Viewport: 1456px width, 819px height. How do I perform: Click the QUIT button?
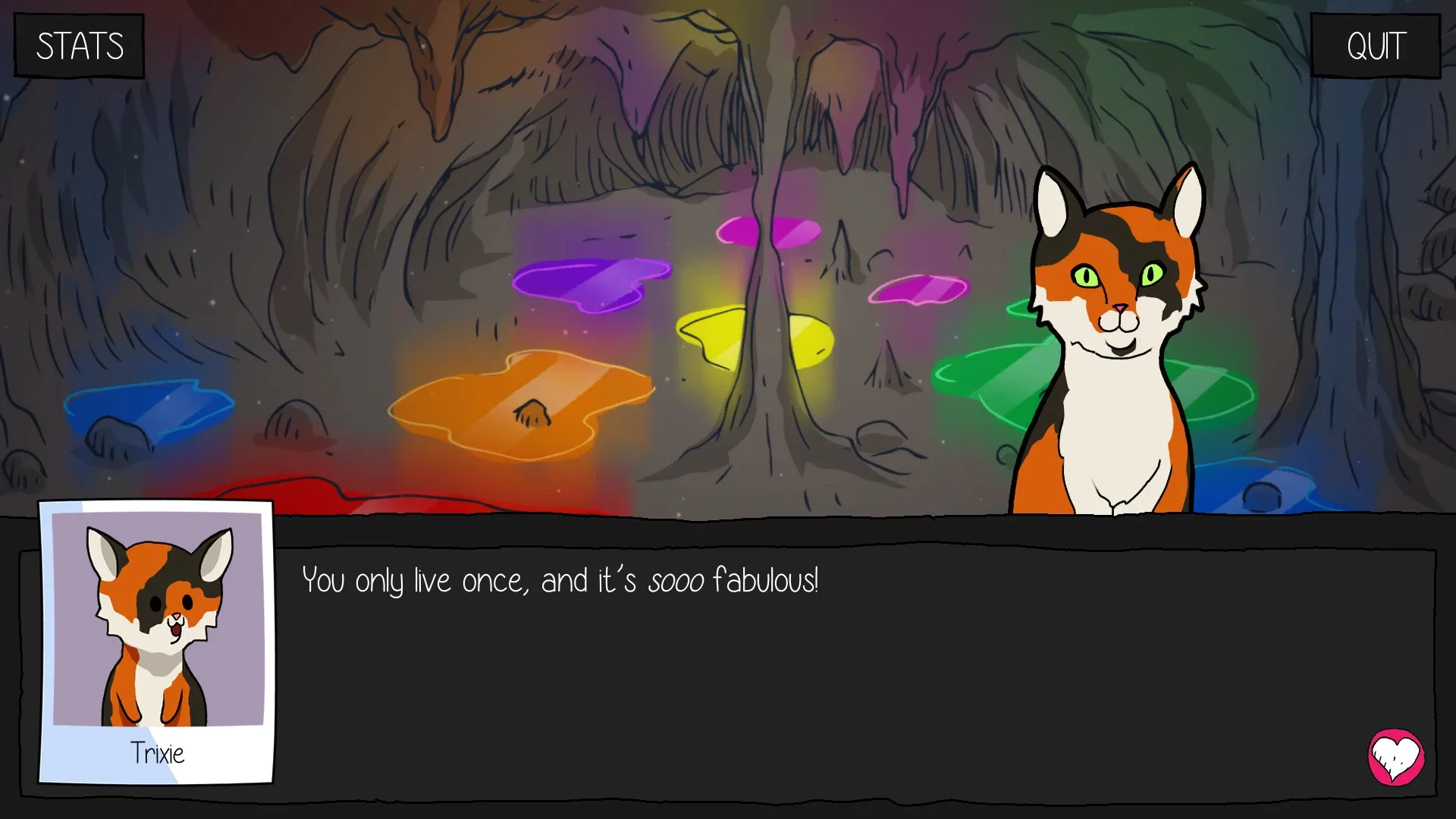click(1375, 45)
